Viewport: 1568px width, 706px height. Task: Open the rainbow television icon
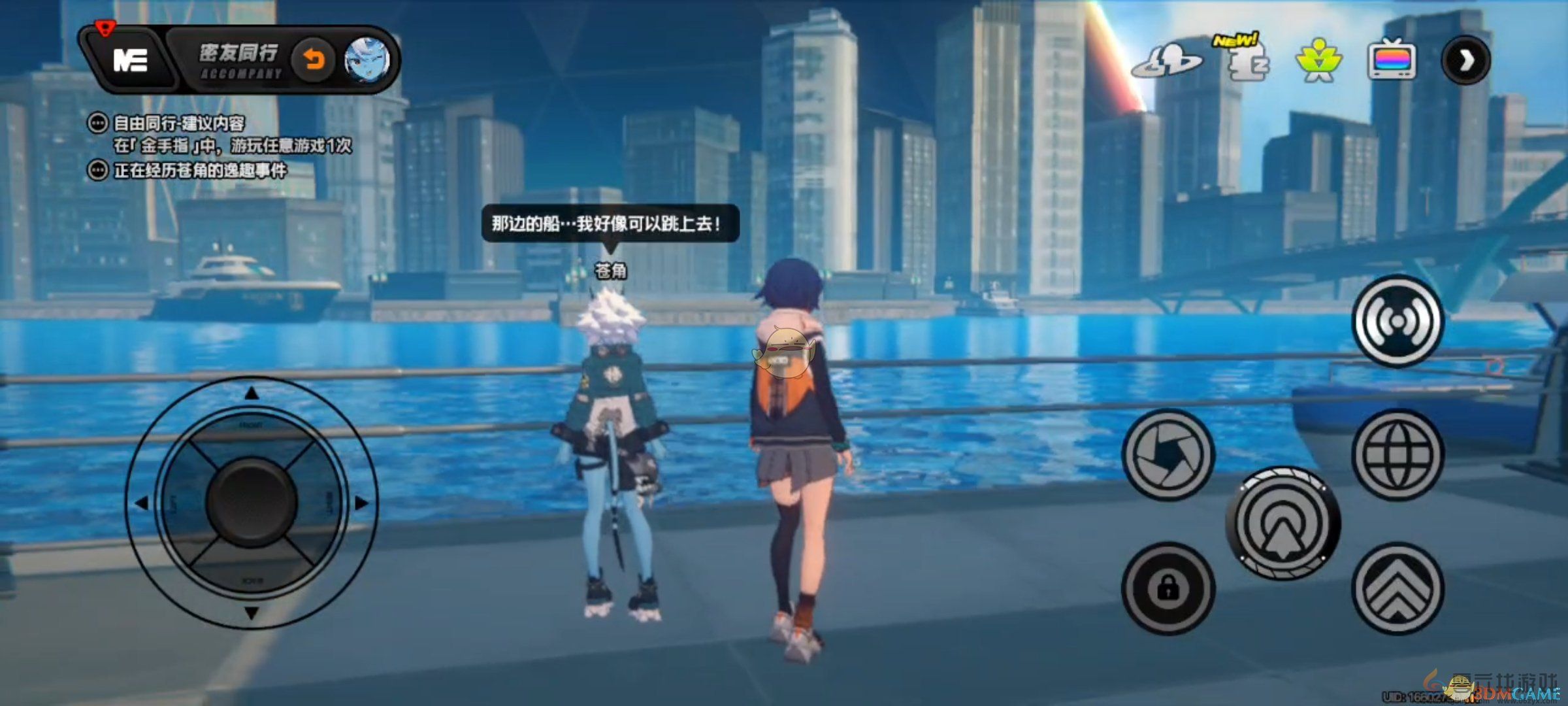tap(1392, 61)
